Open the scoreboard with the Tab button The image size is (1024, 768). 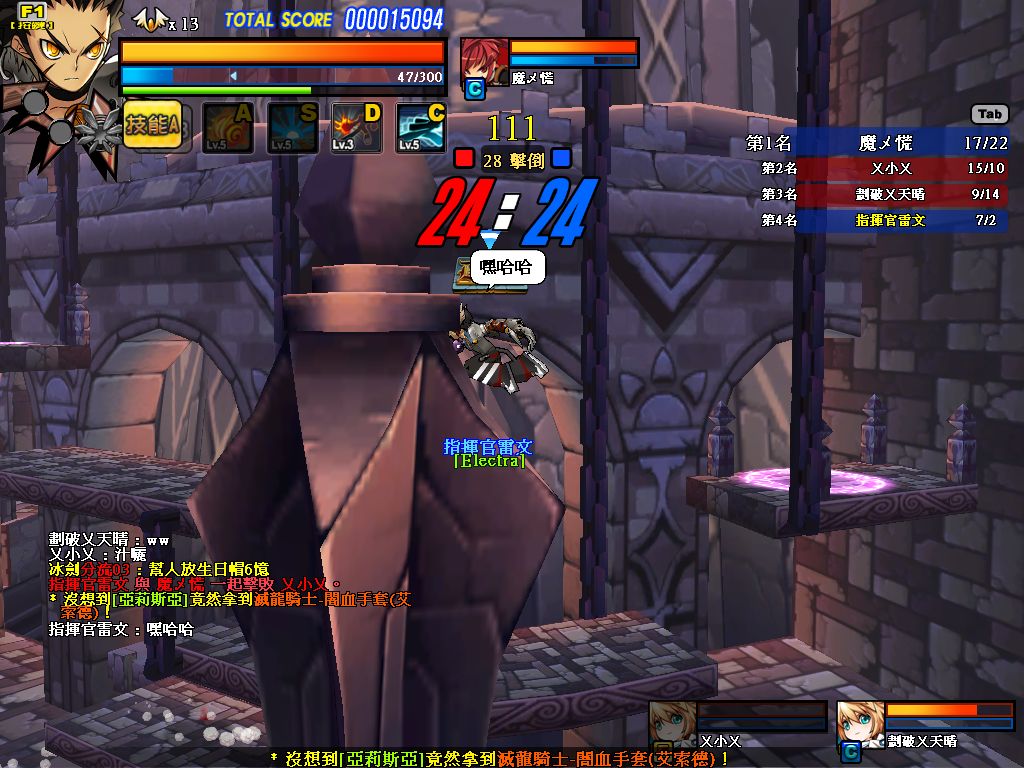989,114
